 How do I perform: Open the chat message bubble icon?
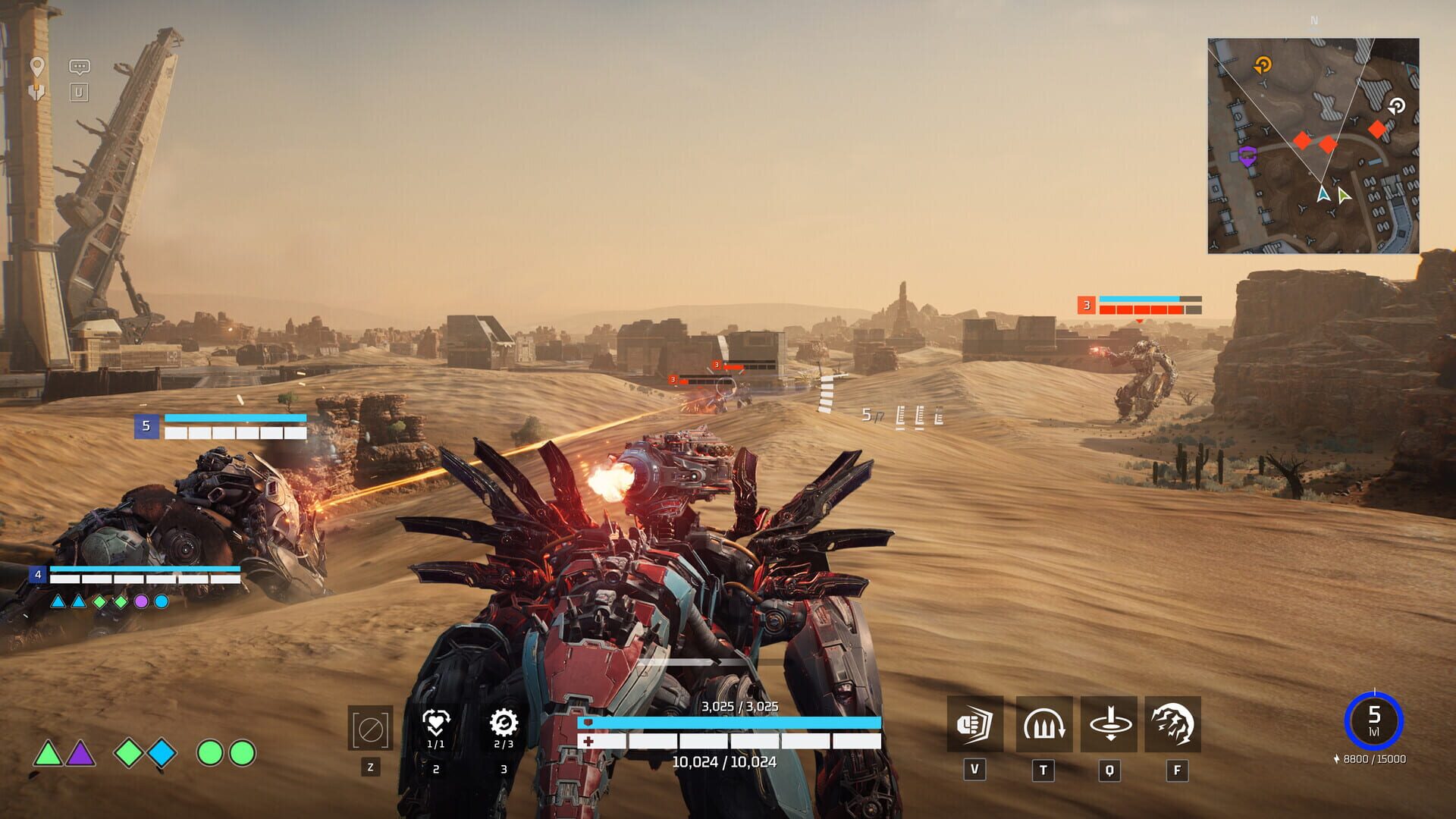[x=78, y=66]
